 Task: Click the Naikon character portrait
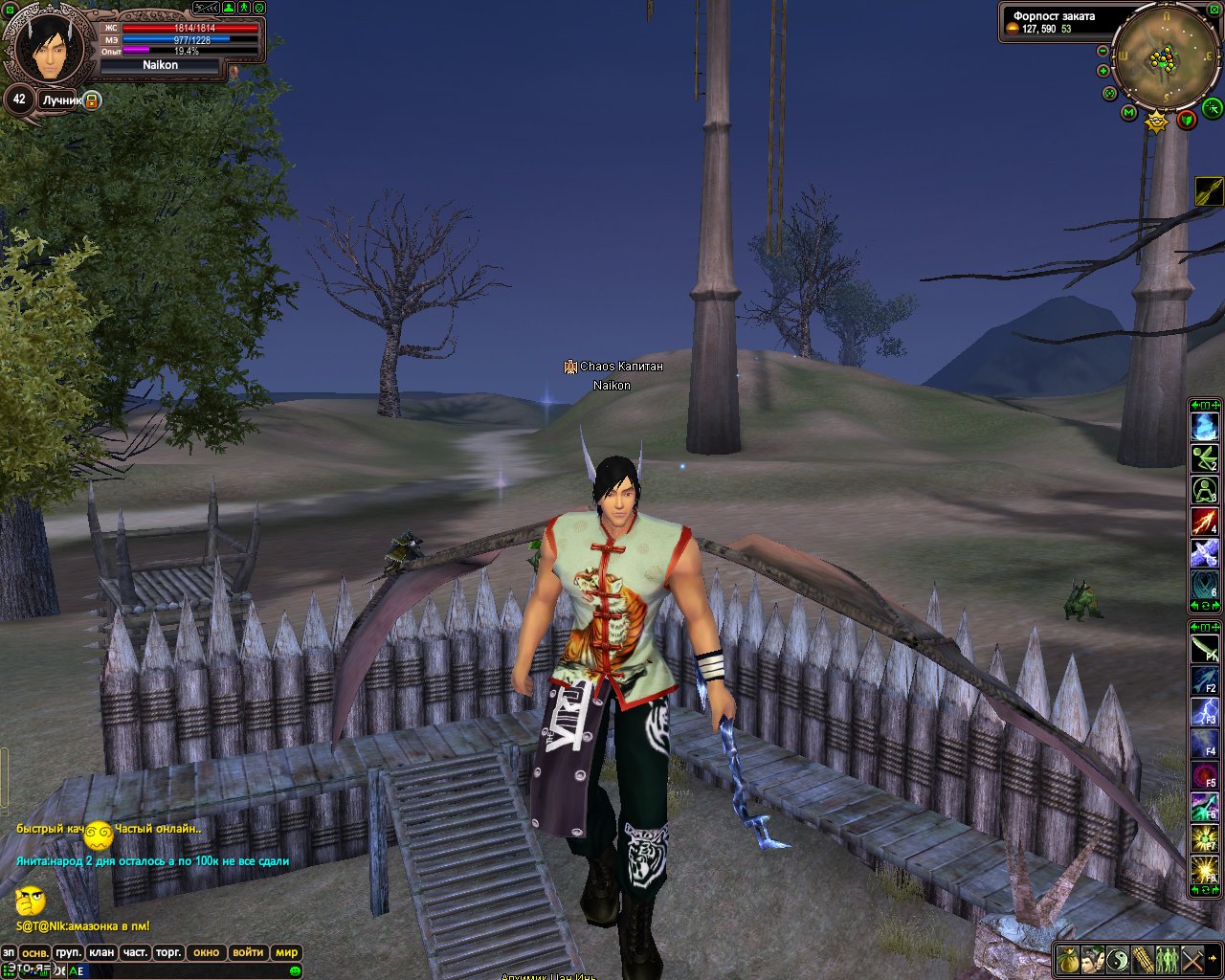point(44,48)
